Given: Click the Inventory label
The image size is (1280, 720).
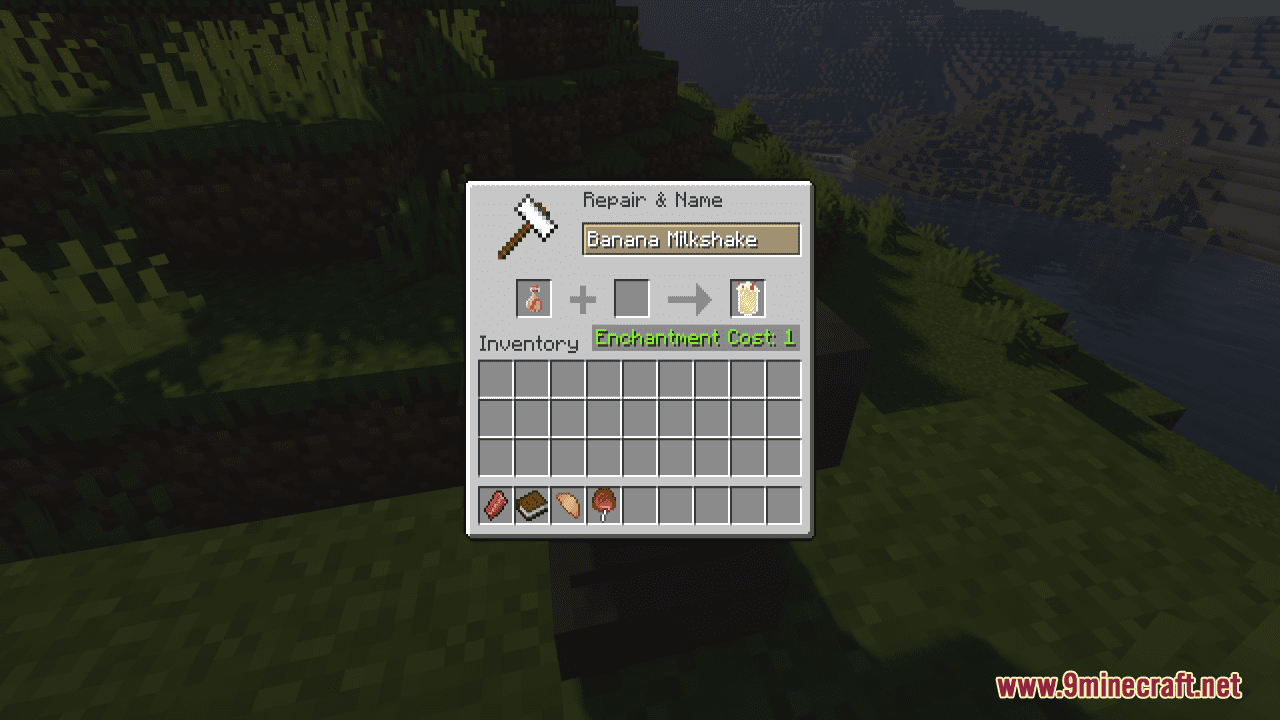Looking at the screenshot, I should click(x=530, y=343).
